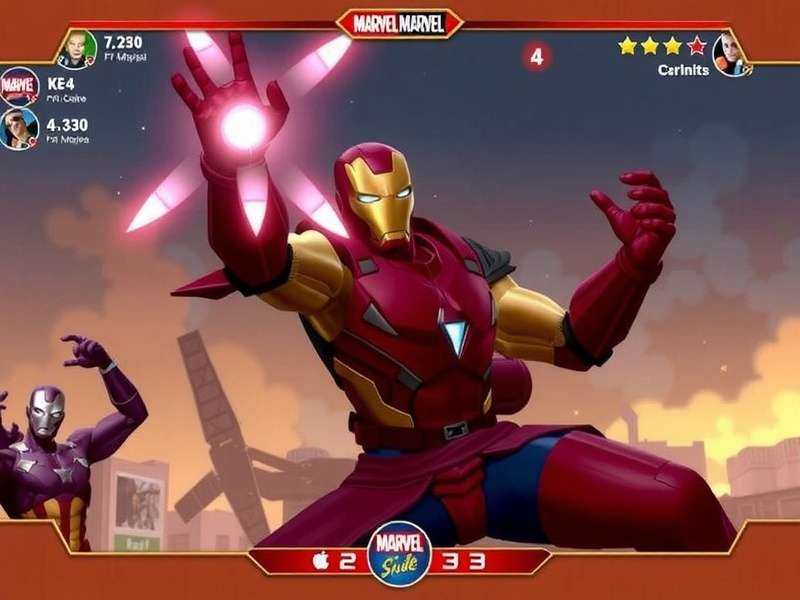Open the opponent portrait next to the stars
The image size is (800, 600).
coord(731,53)
